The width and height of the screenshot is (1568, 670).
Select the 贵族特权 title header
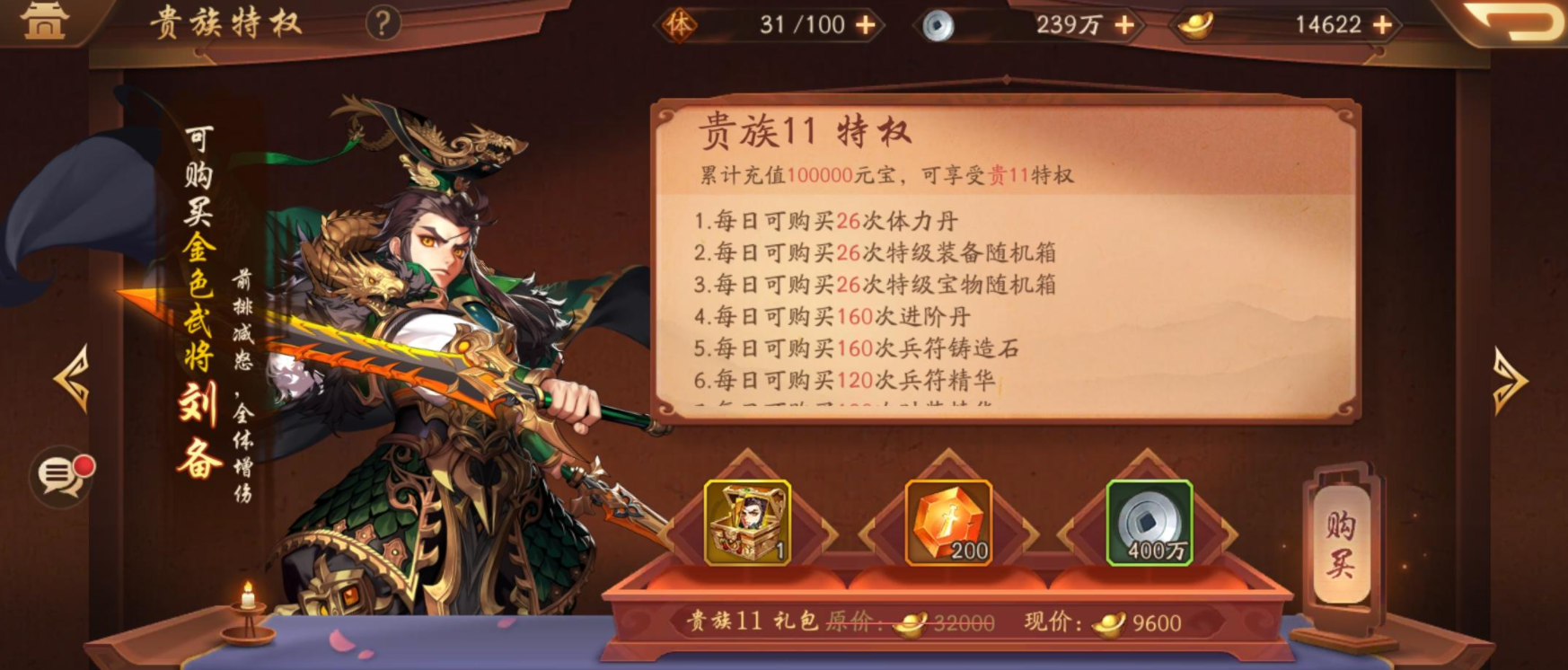(x=225, y=22)
